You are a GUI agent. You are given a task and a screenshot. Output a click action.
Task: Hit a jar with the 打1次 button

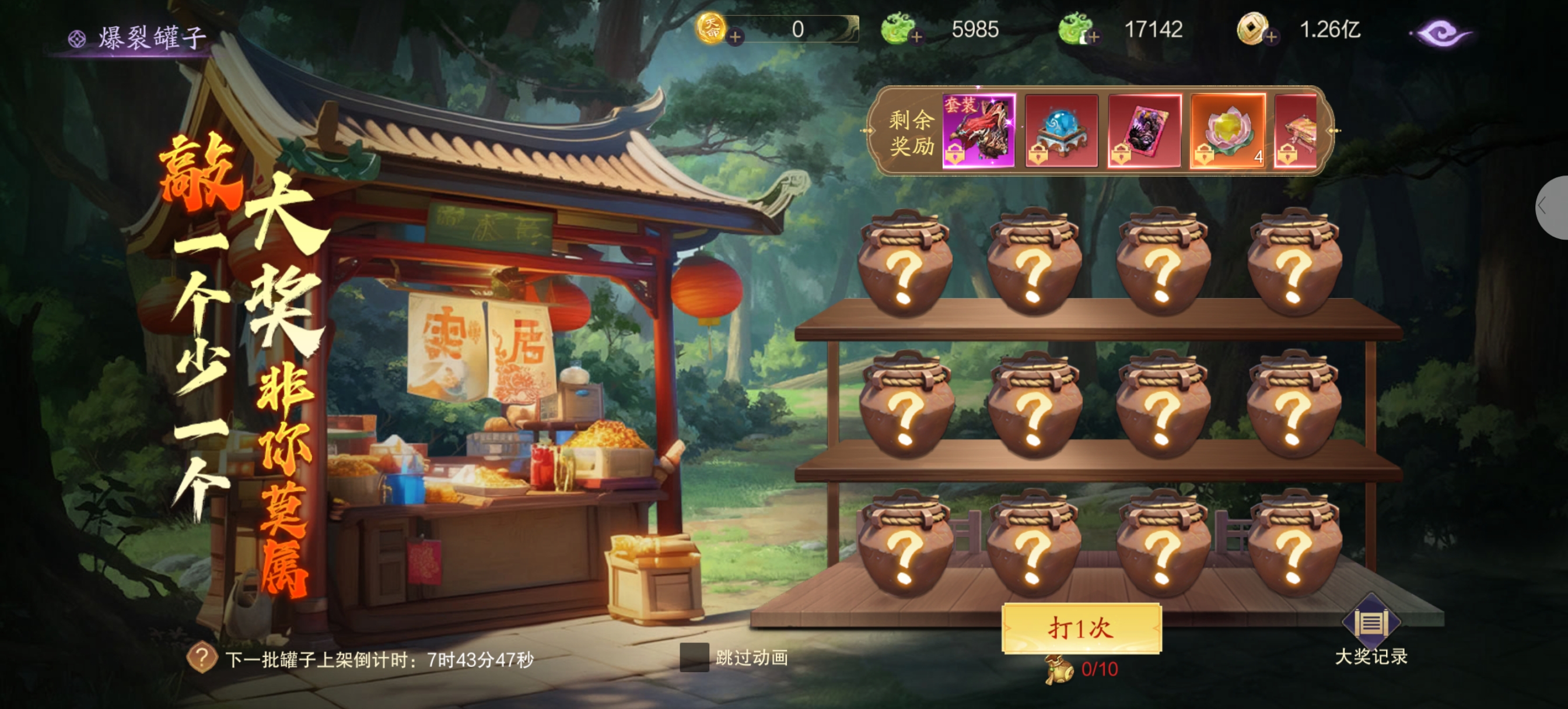(x=1081, y=628)
